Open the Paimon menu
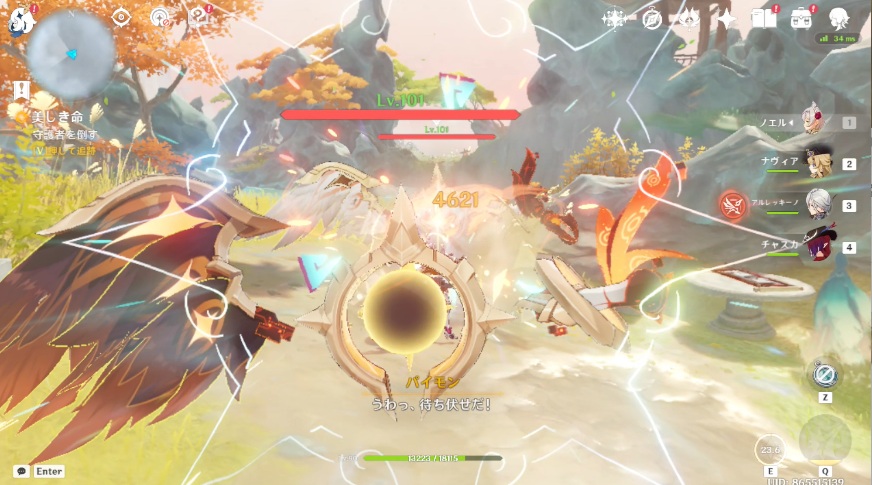The height and width of the screenshot is (485, 872). click(20, 18)
